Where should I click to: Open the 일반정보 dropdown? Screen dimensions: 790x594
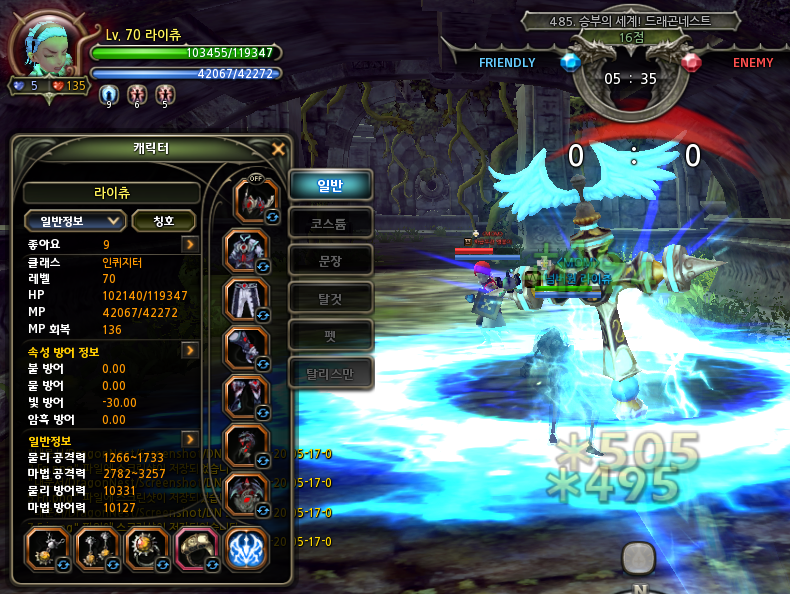pyautogui.click(x=75, y=220)
